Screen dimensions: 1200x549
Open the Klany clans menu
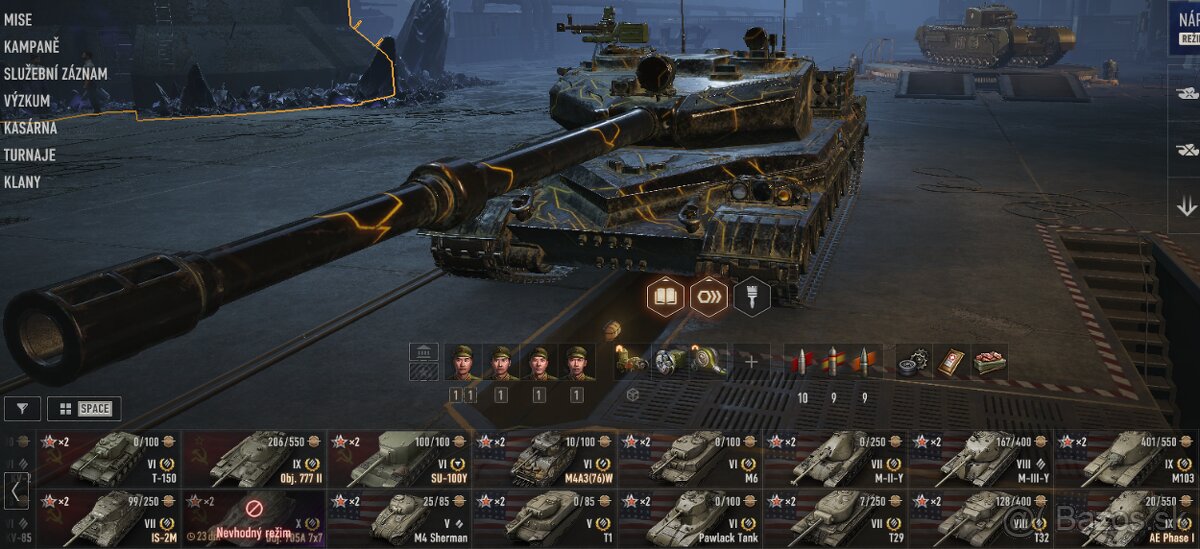(22, 182)
